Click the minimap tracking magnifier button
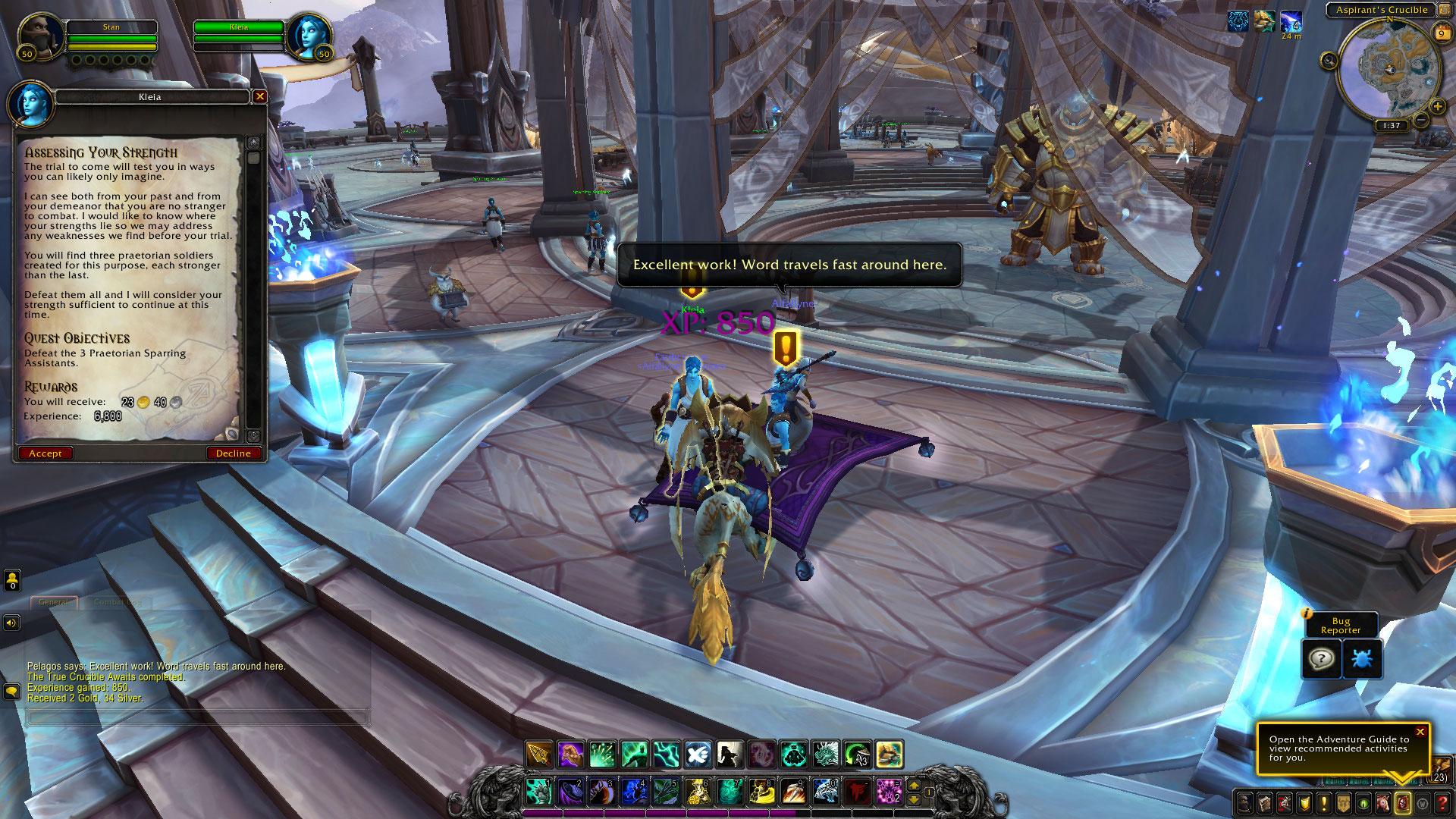 click(x=1329, y=61)
